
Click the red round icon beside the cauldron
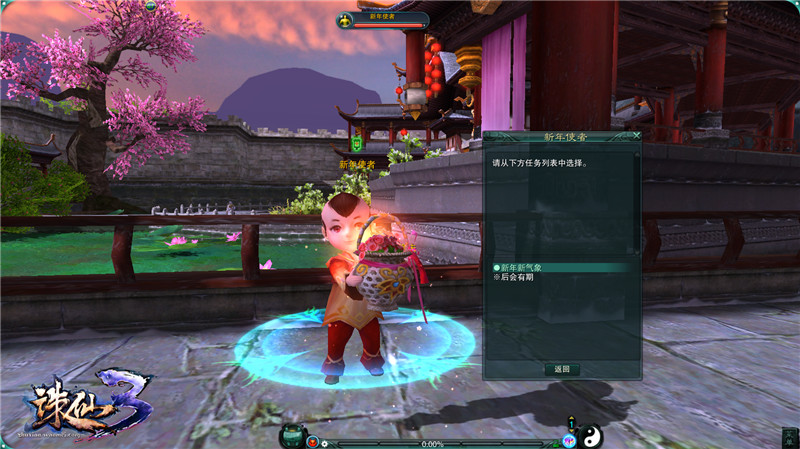(x=313, y=441)
